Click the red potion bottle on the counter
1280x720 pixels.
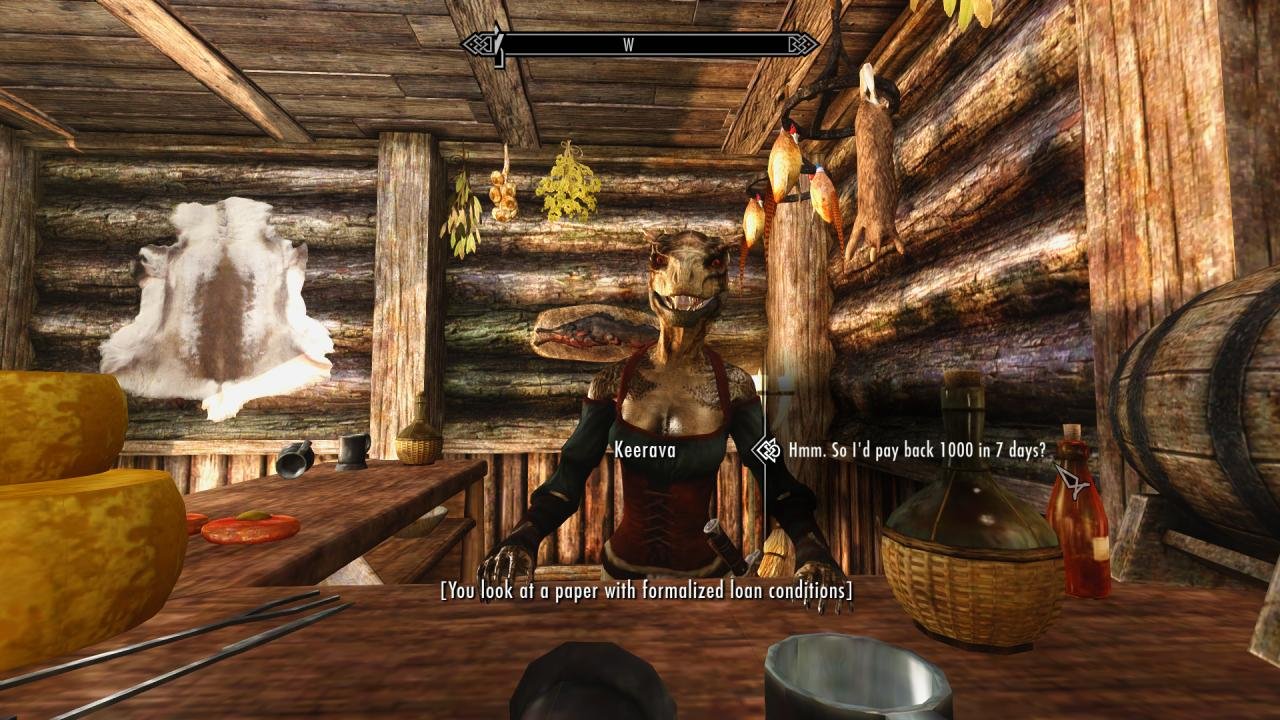coord(1080,530)
